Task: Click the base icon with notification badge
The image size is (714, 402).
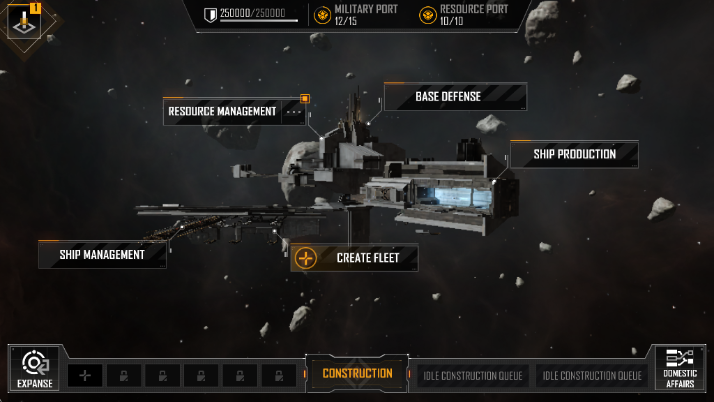Action: (24, 20)
